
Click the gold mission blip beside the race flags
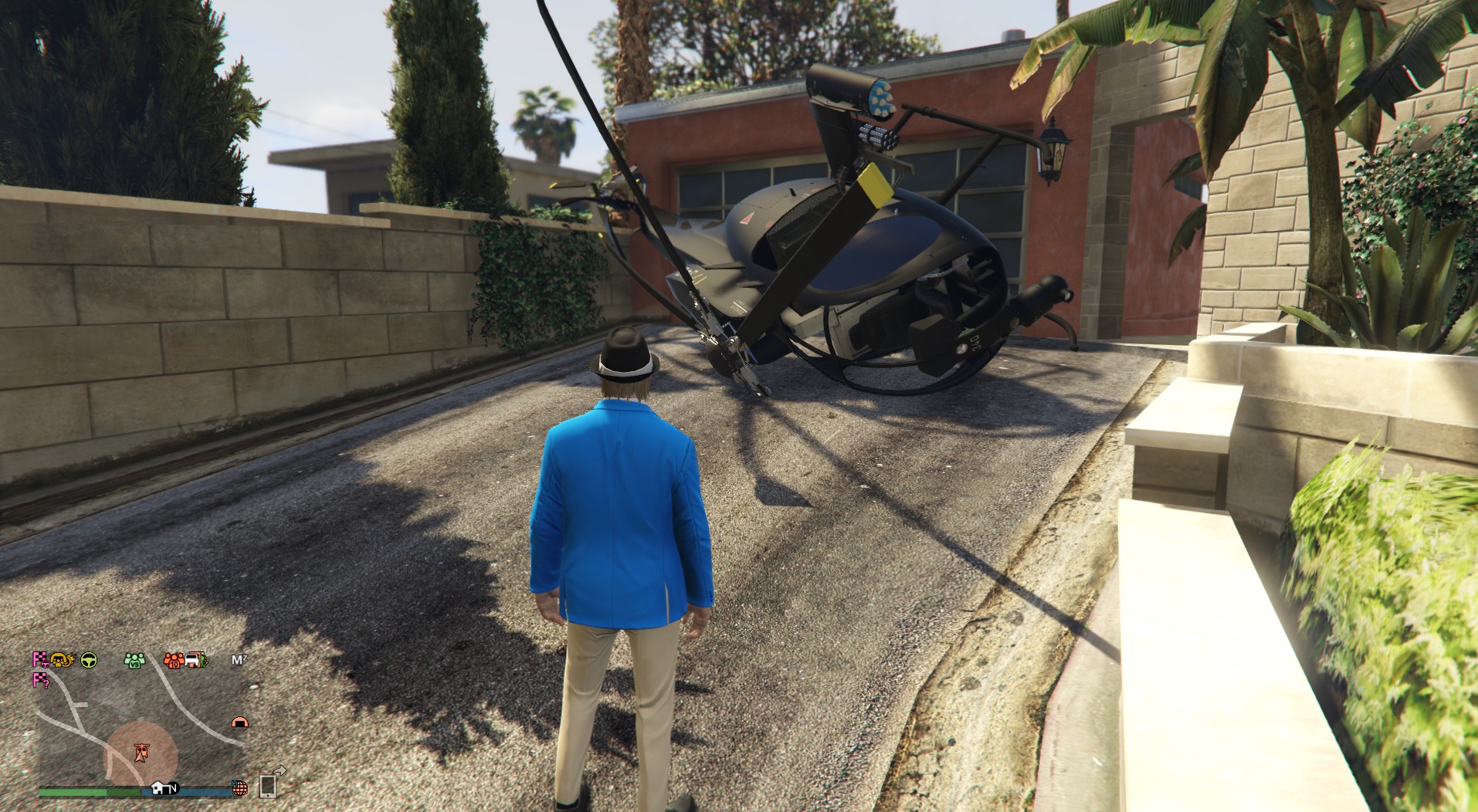[62, 660]
